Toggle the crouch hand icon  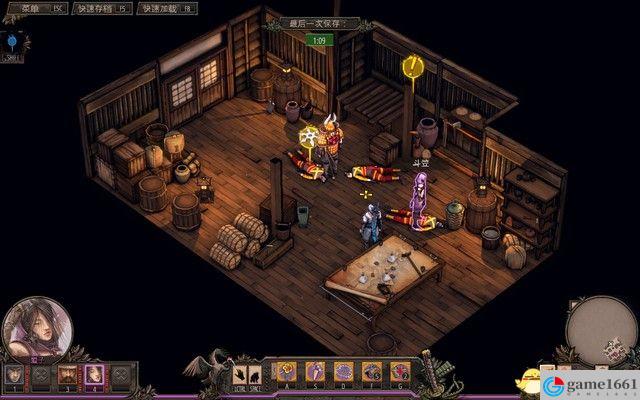[240, 373]
